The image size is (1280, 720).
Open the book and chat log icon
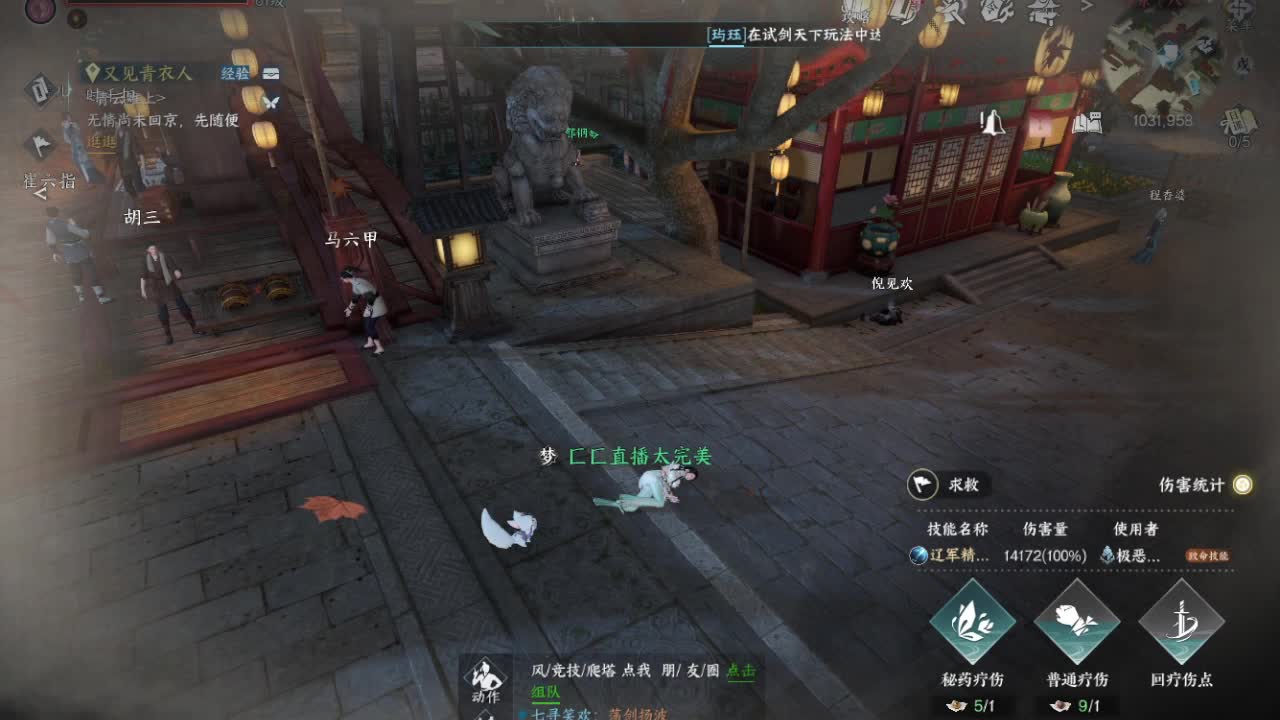[x=1087, y=124]
